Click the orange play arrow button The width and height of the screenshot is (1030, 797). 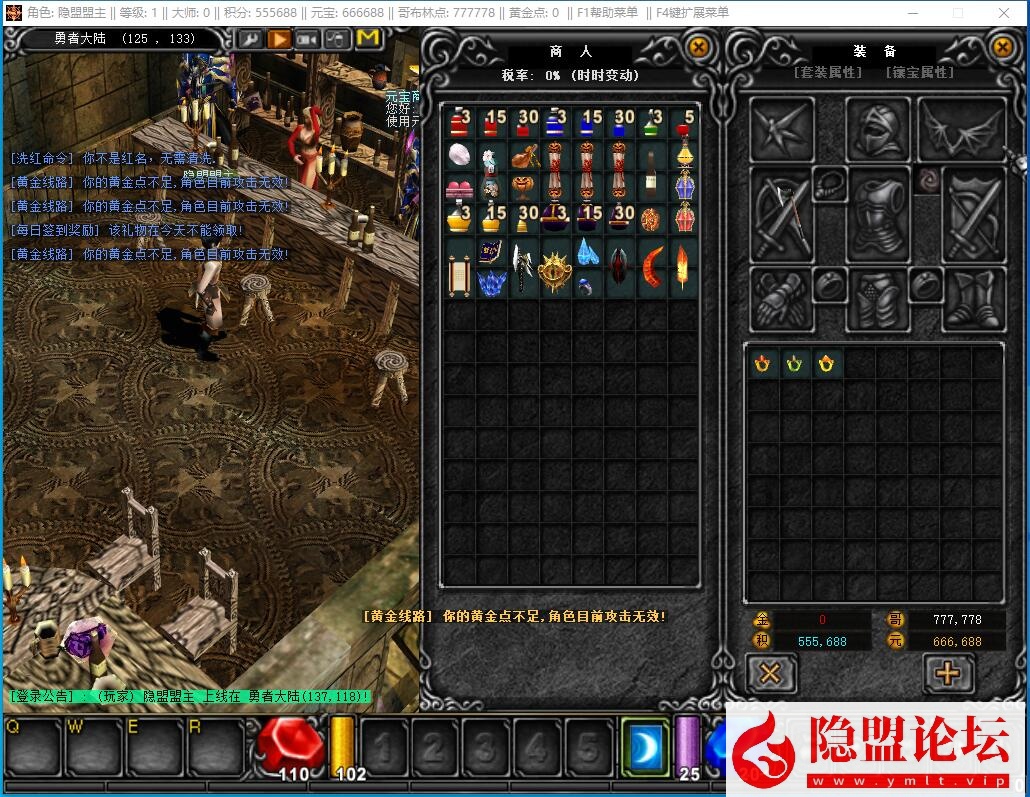[x=278, y=39]
